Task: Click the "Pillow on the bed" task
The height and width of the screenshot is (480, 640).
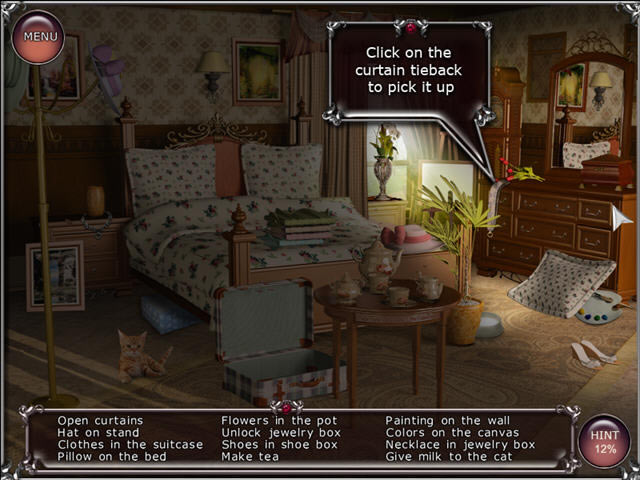Action: pyautogui.click(x=110, y=456)
